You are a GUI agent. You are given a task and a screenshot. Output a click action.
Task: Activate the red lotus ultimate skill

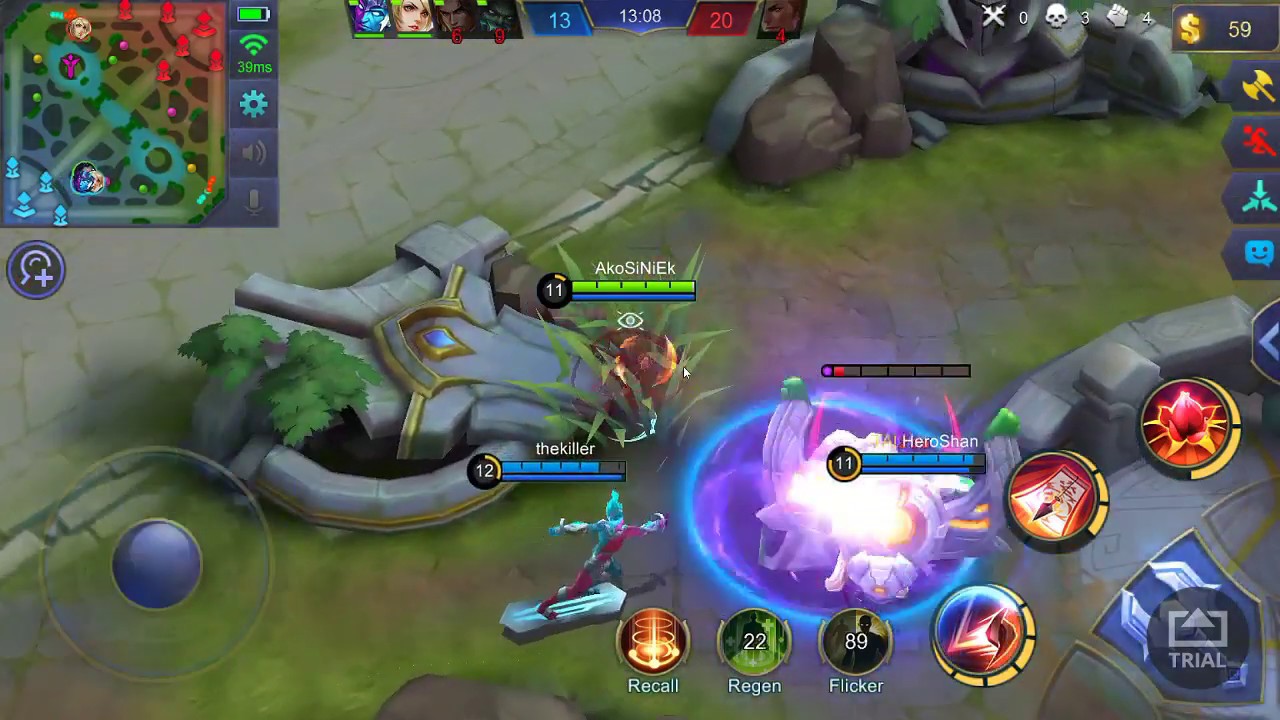pos(1188,424)
